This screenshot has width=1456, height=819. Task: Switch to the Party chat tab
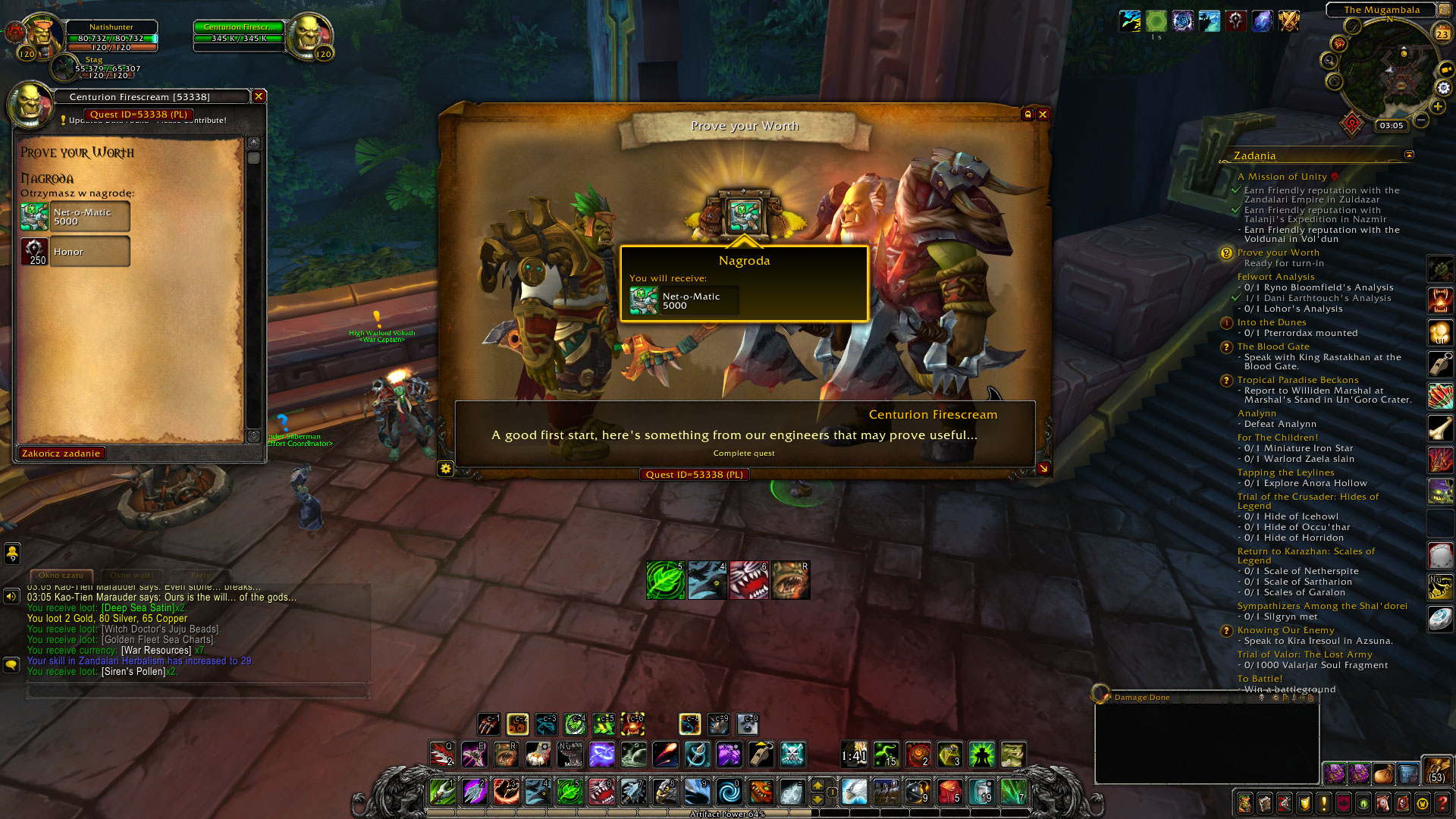tap(199, 576)
